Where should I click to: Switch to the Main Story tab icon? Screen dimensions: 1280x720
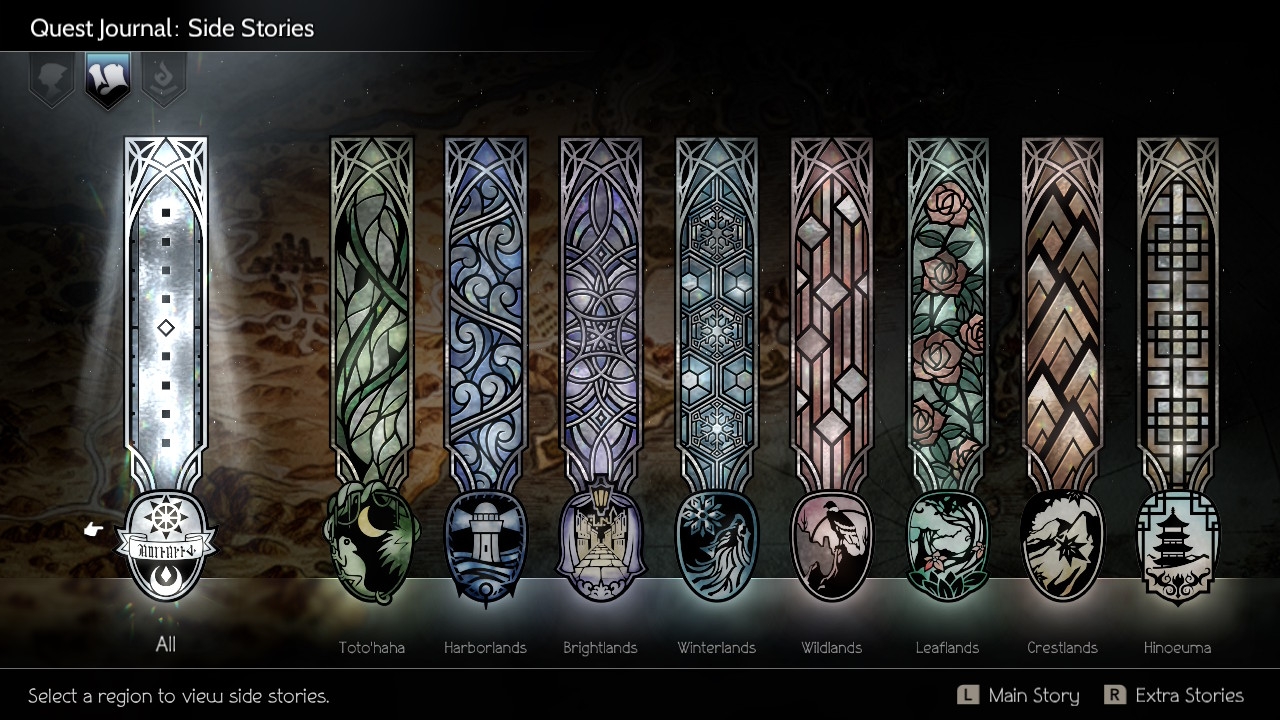click(x=52, y=80)
